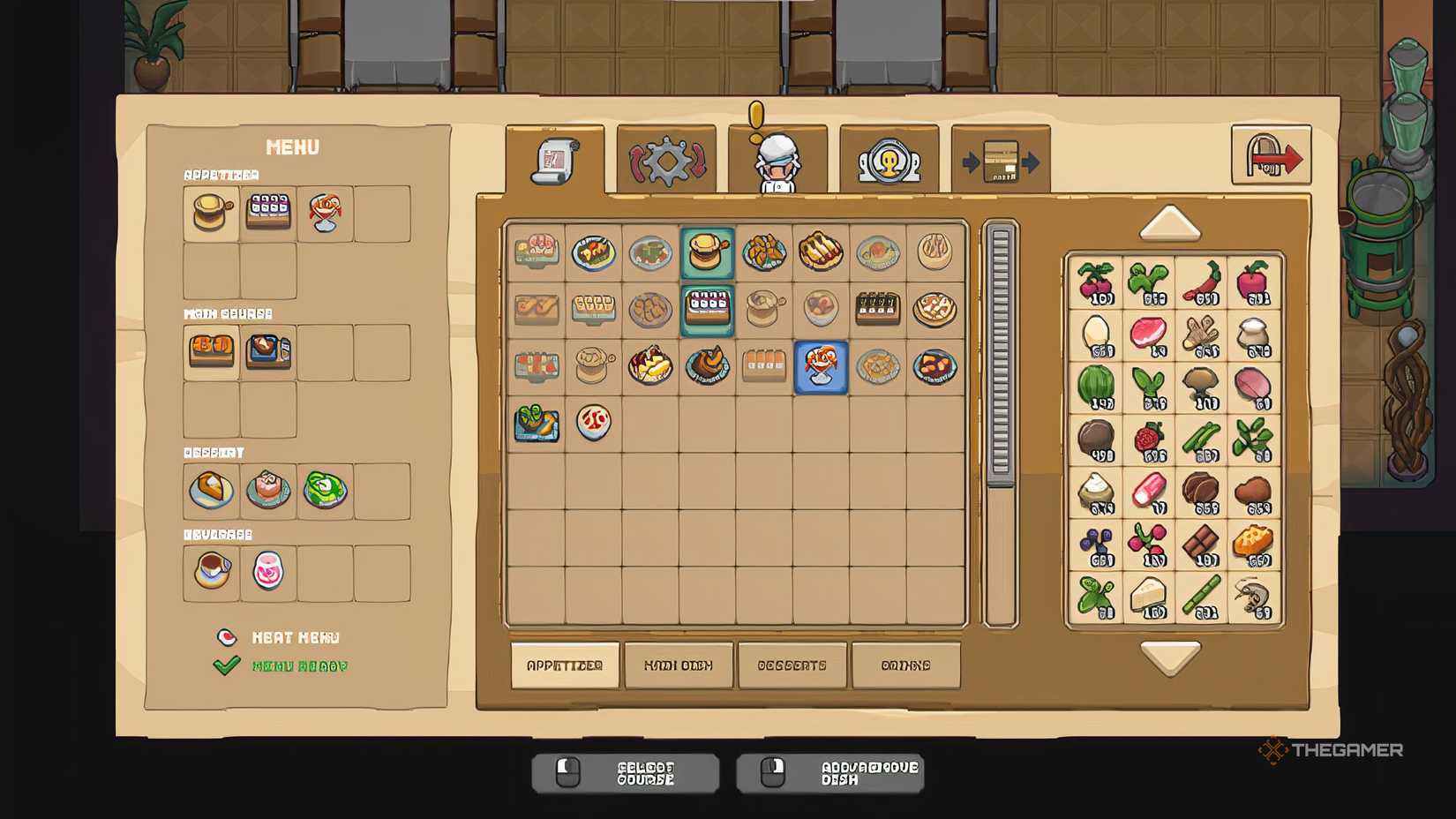Open the recipe scroll tab
This screenshot has width=1456, height=819.
(x=554, y=161)
